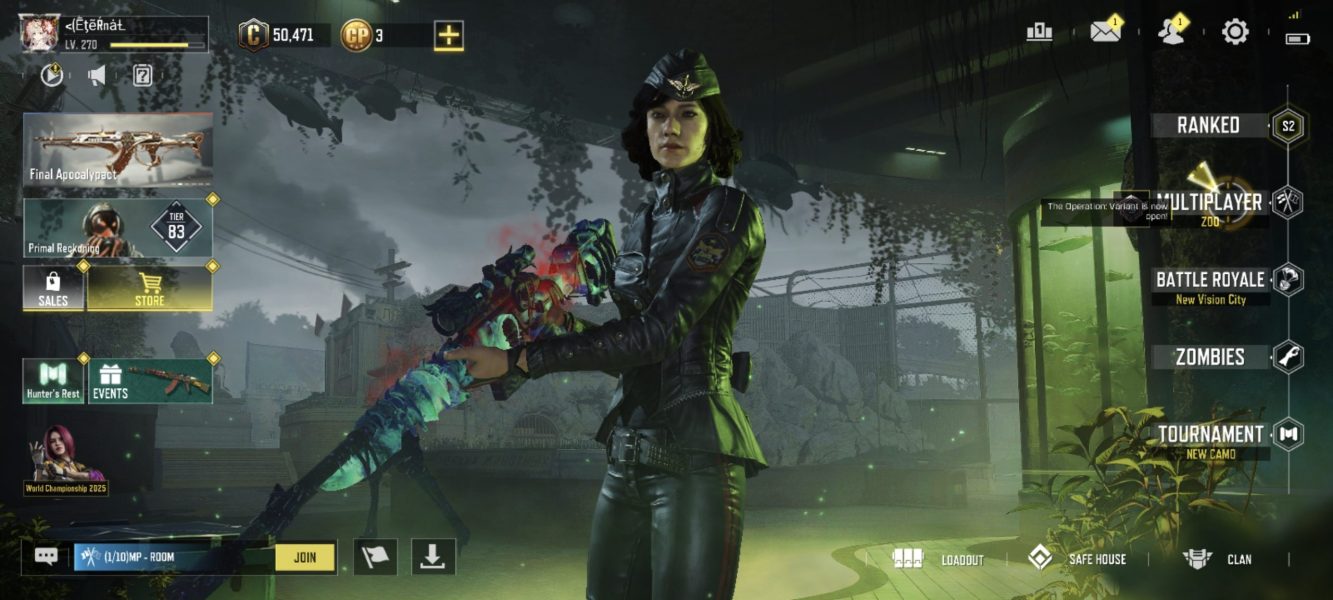The width and height of the screenshot is (1333, 600).
Task: Add CP with the plus button
Action: click(449, 36)
